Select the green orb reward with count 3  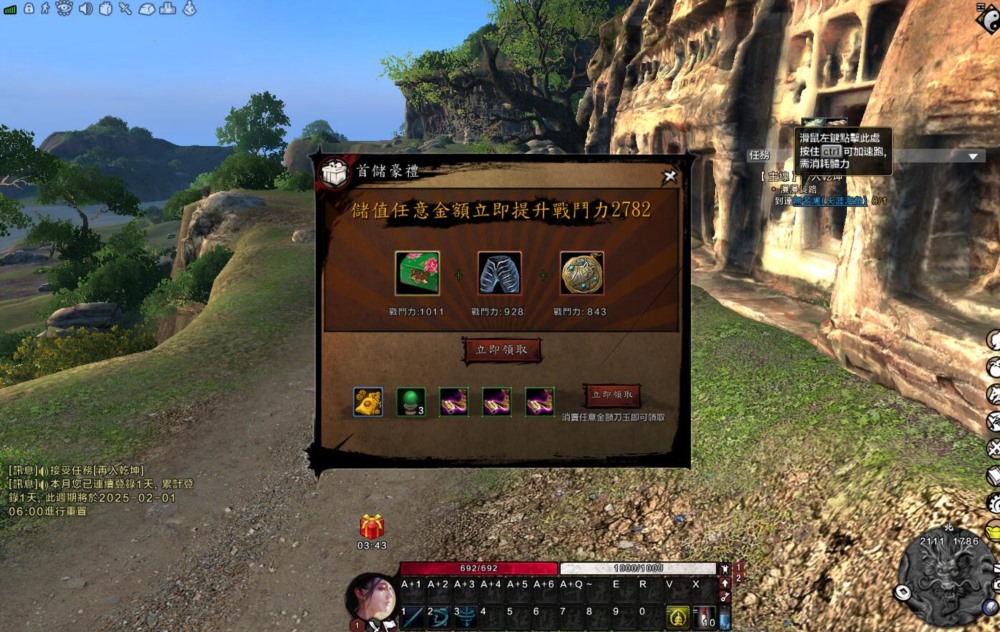point(411,401)
